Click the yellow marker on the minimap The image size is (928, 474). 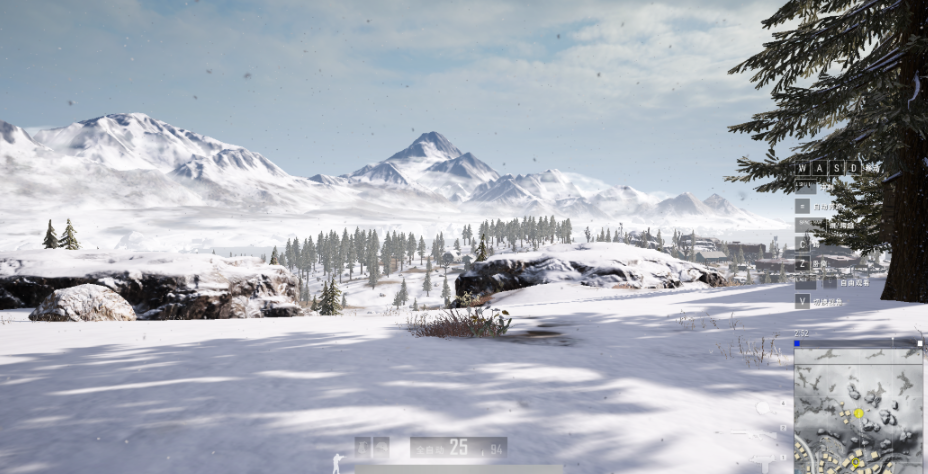[858, 412]
